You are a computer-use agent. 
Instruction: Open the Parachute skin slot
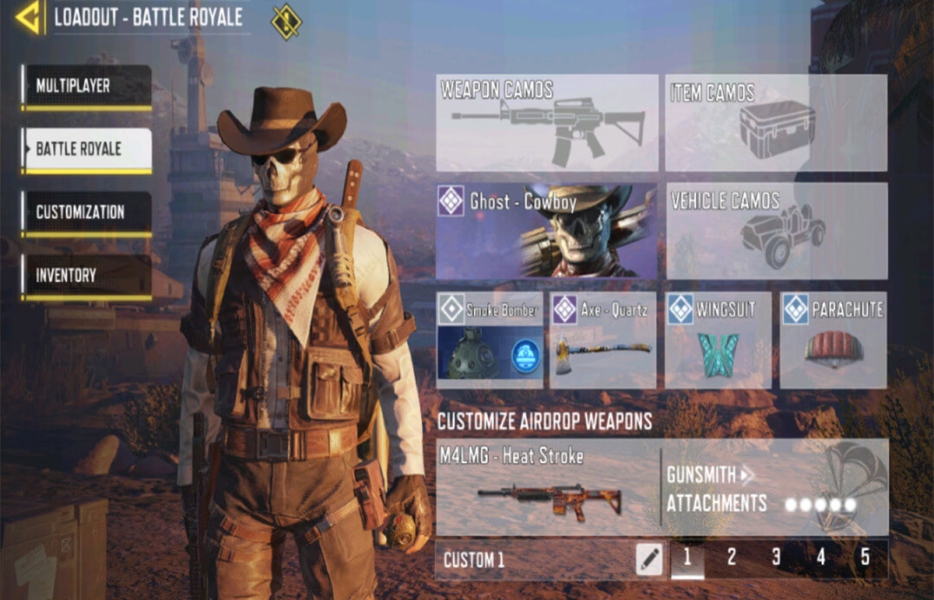(x=833, y=340)
